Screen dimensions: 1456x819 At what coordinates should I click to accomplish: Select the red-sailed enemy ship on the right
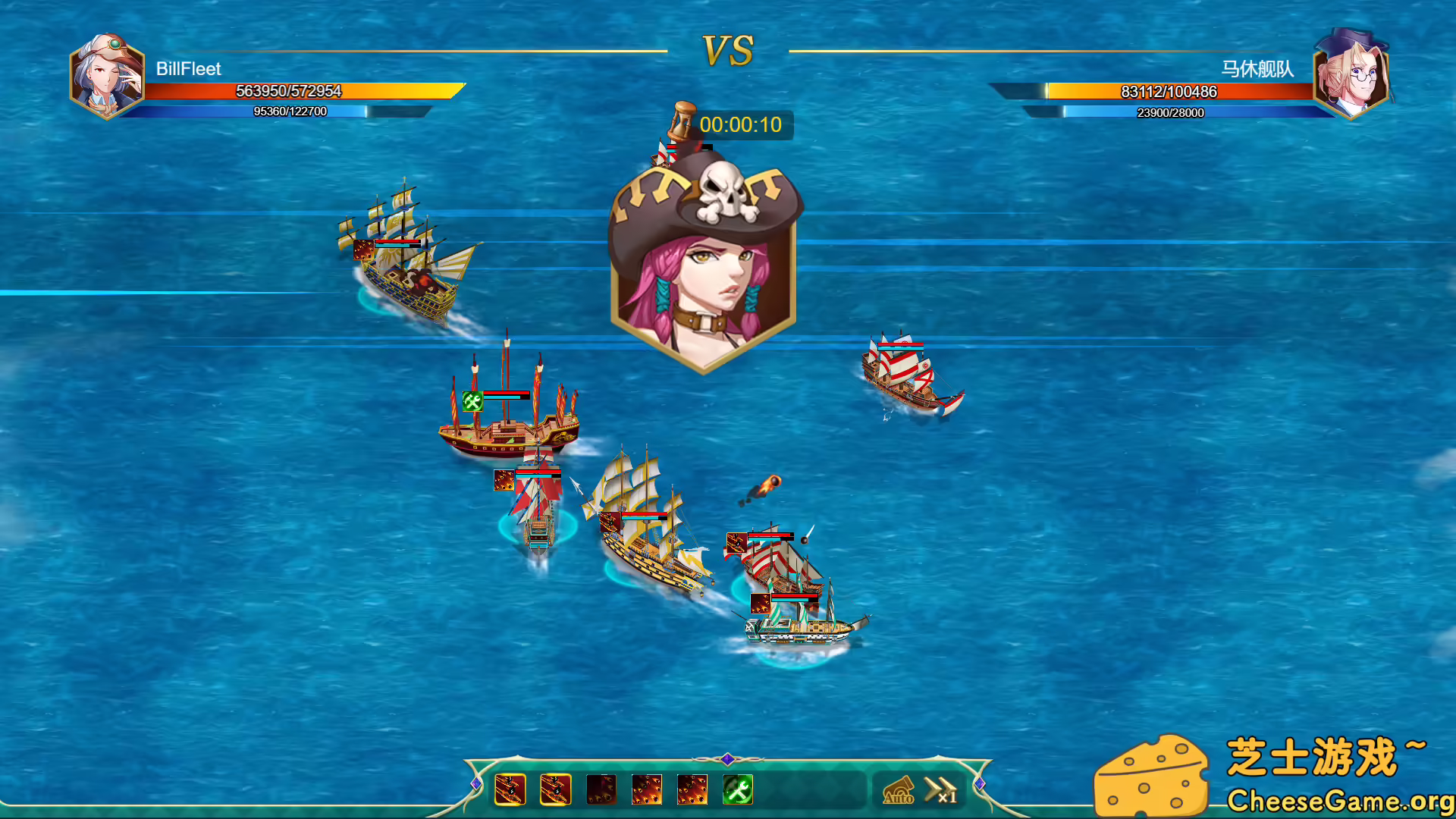coord(908,379)
